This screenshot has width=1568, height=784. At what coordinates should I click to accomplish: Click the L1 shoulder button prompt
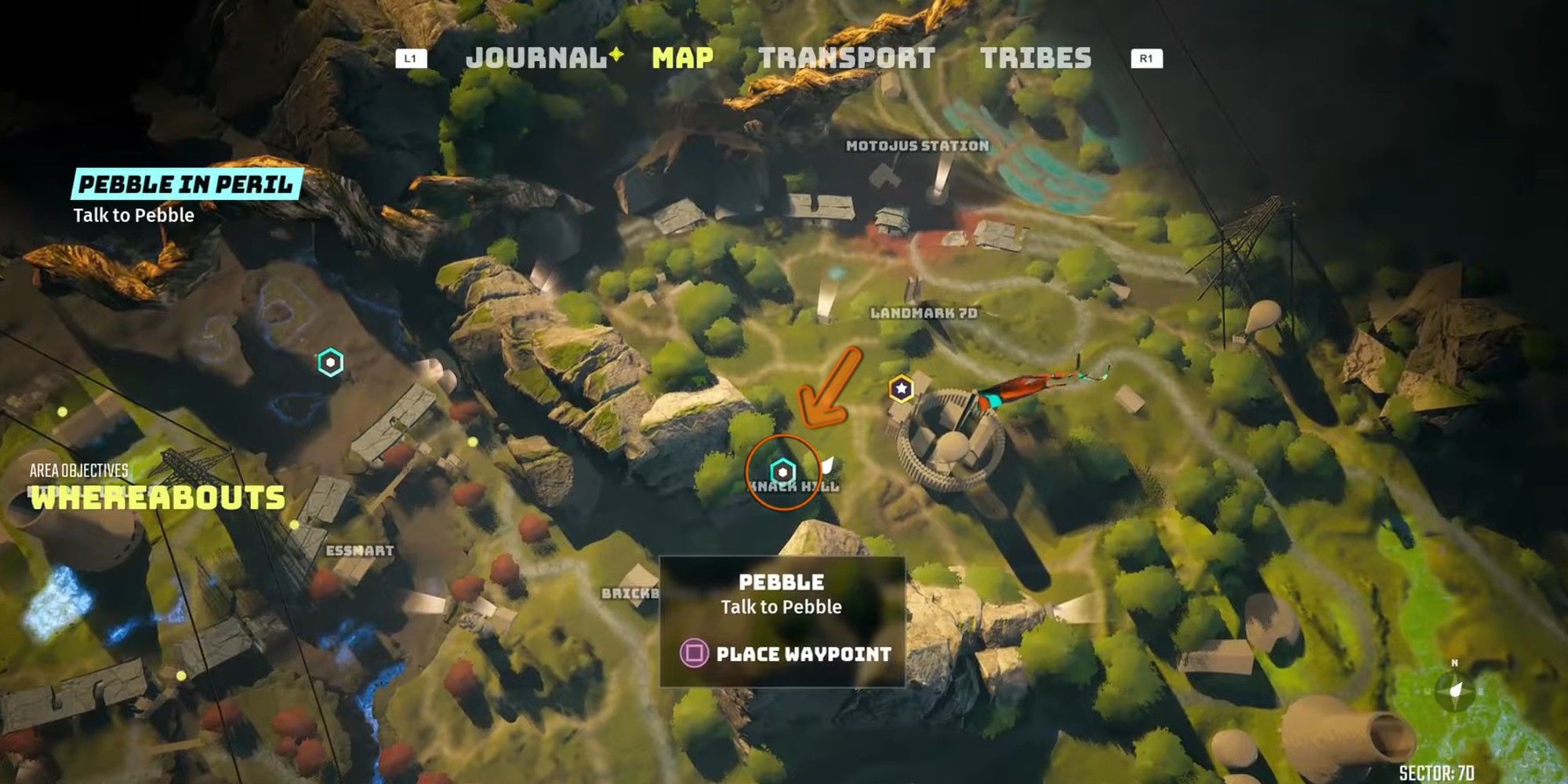coord(410,56)
